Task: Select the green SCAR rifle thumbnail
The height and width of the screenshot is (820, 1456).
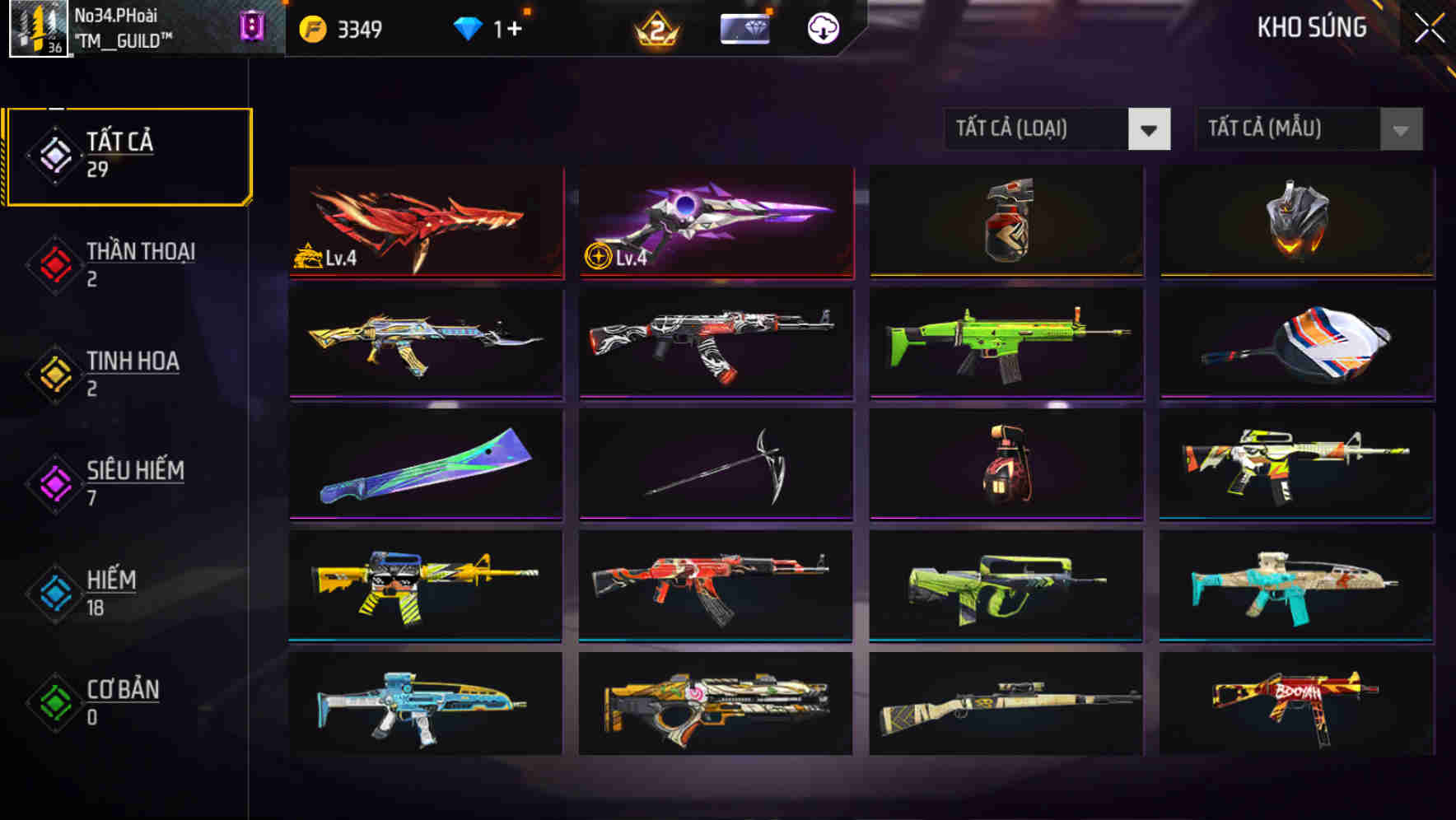Action: [1006, 343]
